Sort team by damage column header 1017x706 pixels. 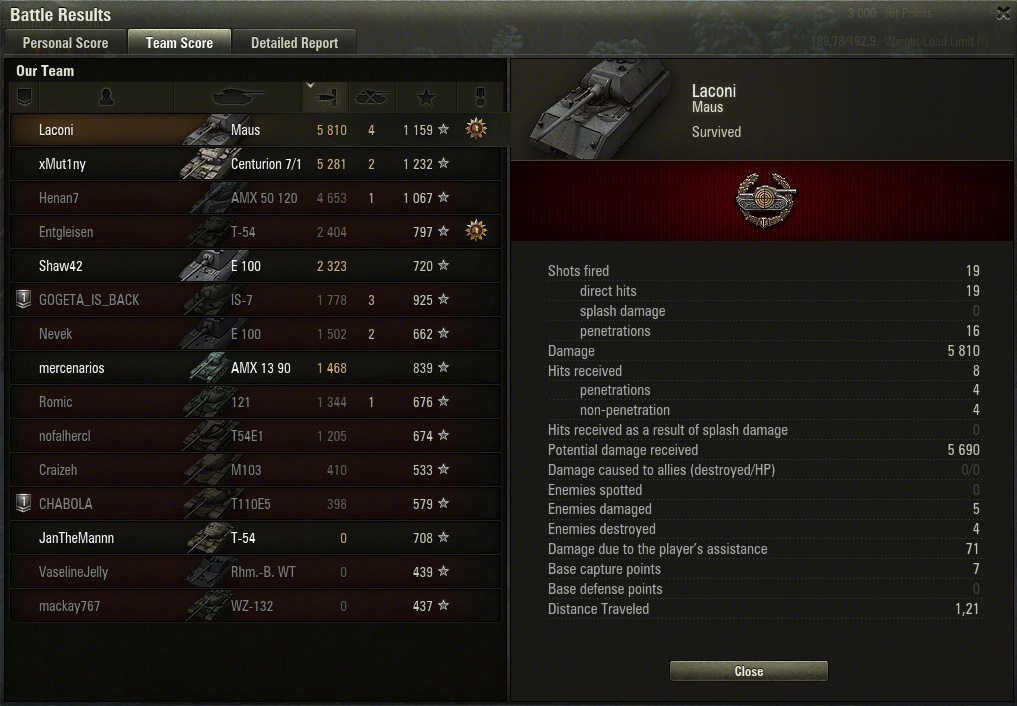[325, 97]
